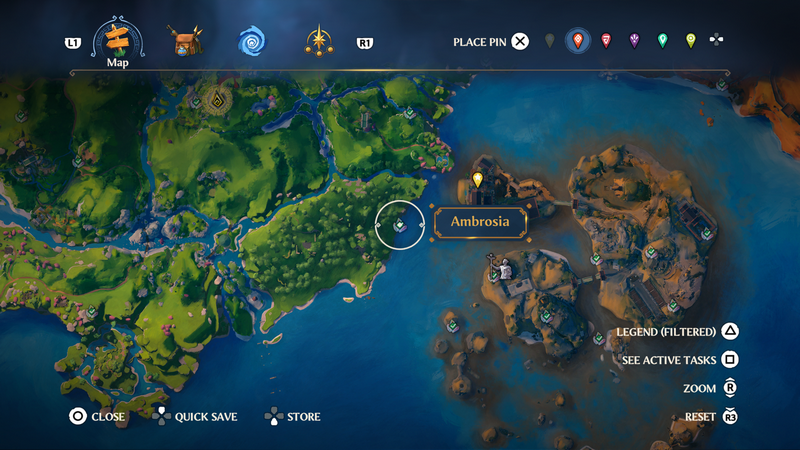The height and width of the screenshot is (450, 800).
Task: Select the Ambrosia marker under the cursor
Action: point(399,224)
